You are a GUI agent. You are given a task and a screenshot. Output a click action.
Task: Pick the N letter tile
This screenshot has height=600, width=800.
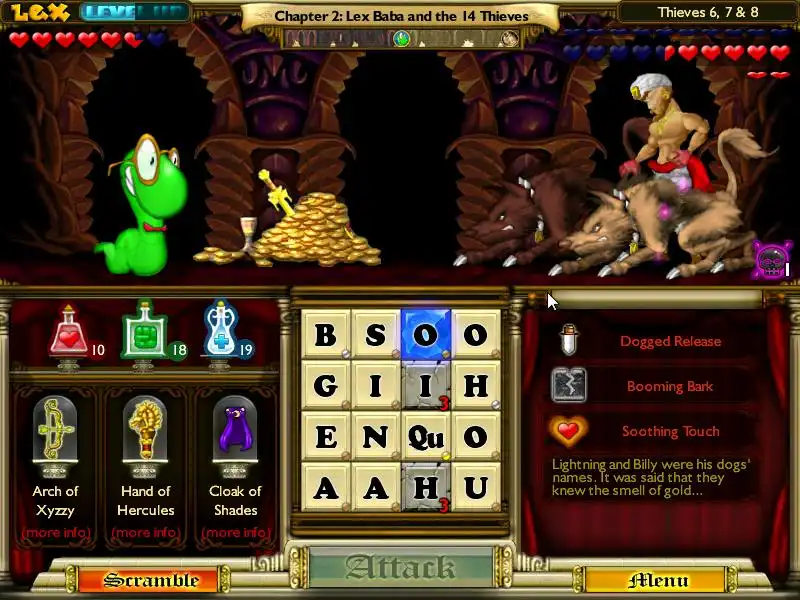coord(376,436)
